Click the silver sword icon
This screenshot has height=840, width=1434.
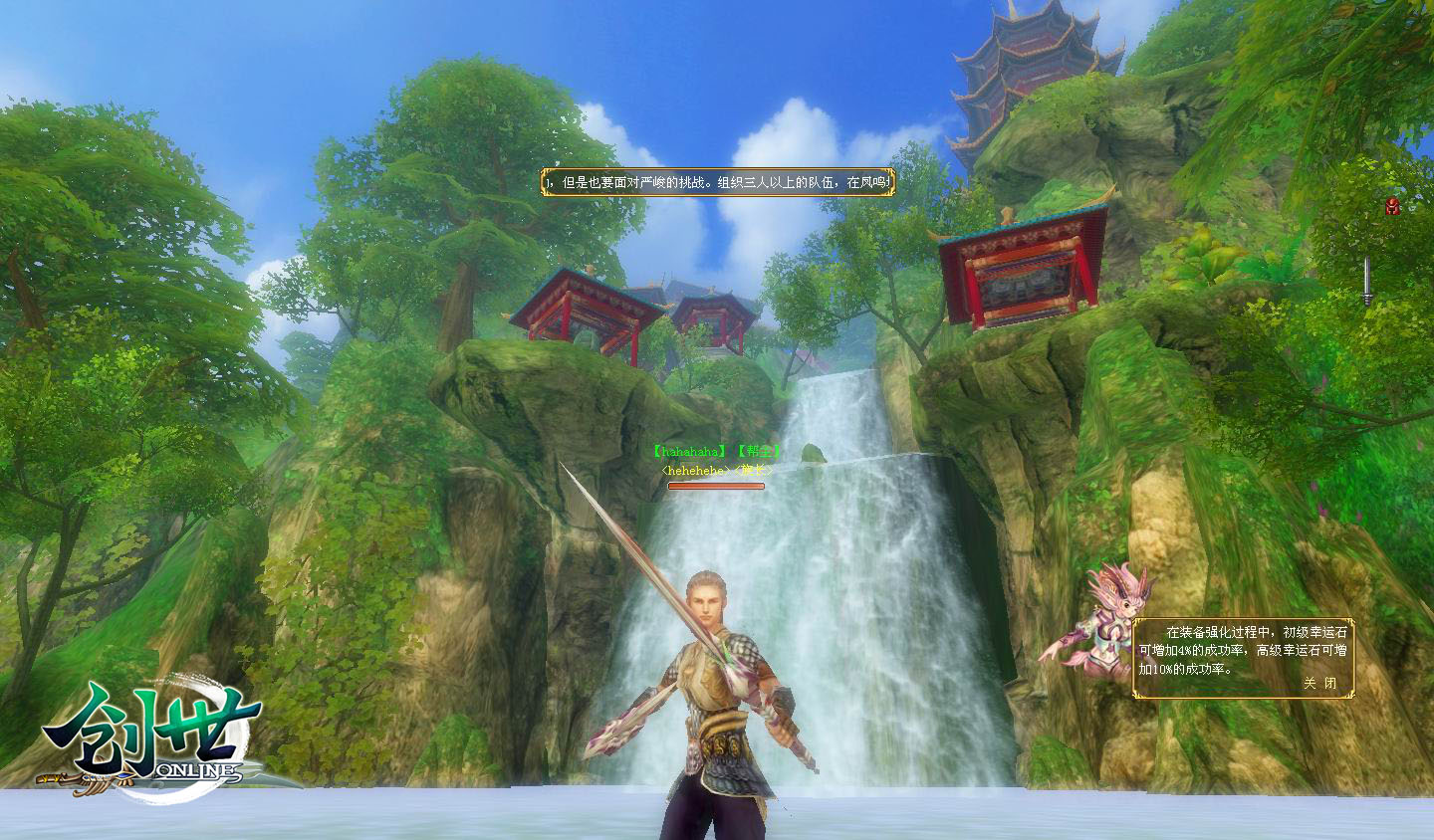1368,281
